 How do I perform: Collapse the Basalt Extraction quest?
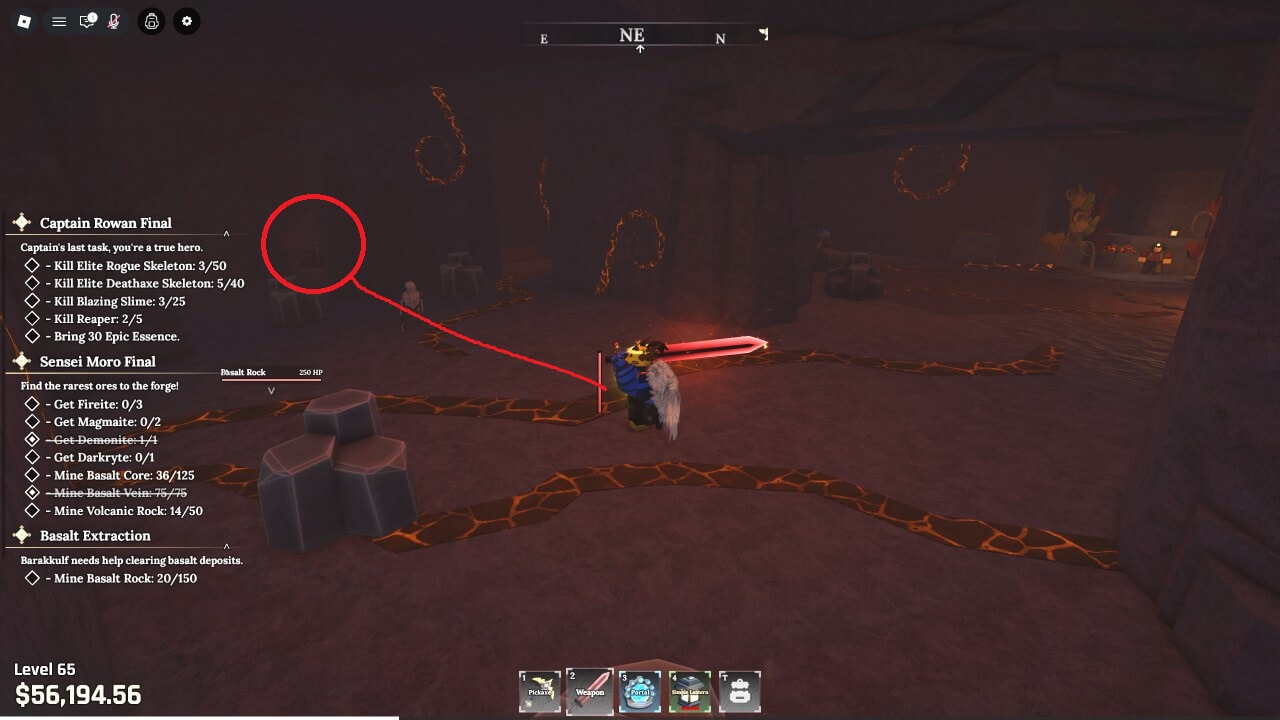tap(226, 546)
